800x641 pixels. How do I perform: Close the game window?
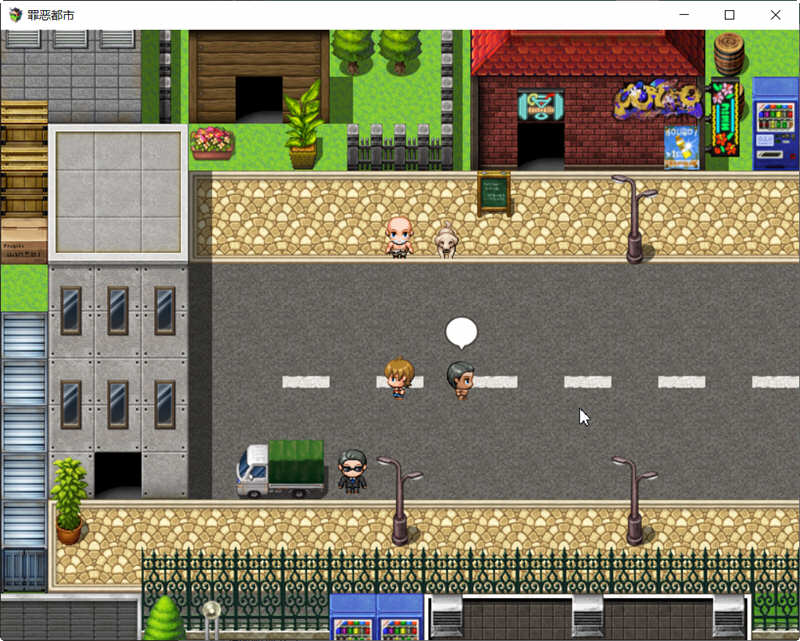776,15
